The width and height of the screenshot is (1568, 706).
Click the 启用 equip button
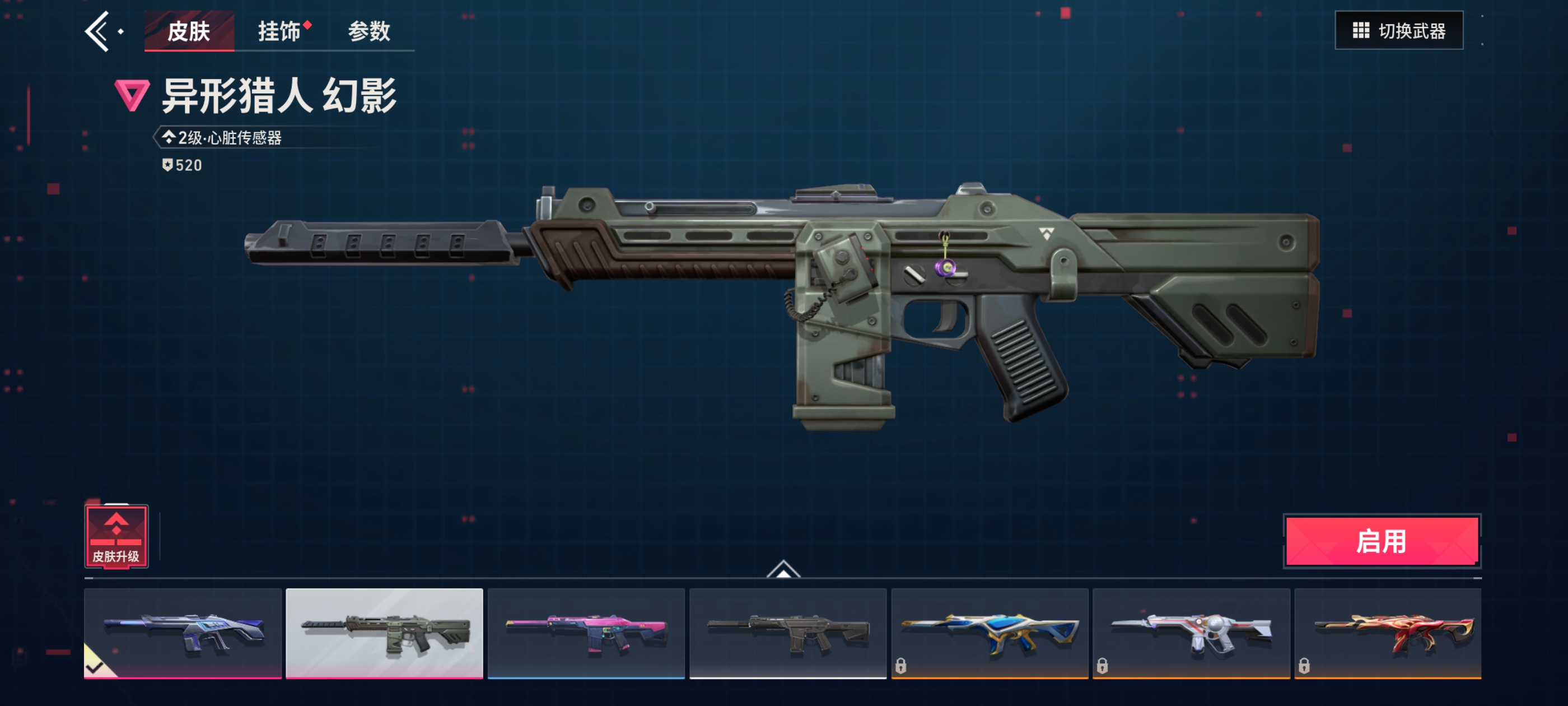pyautogui.click(x=1381, y=541)
